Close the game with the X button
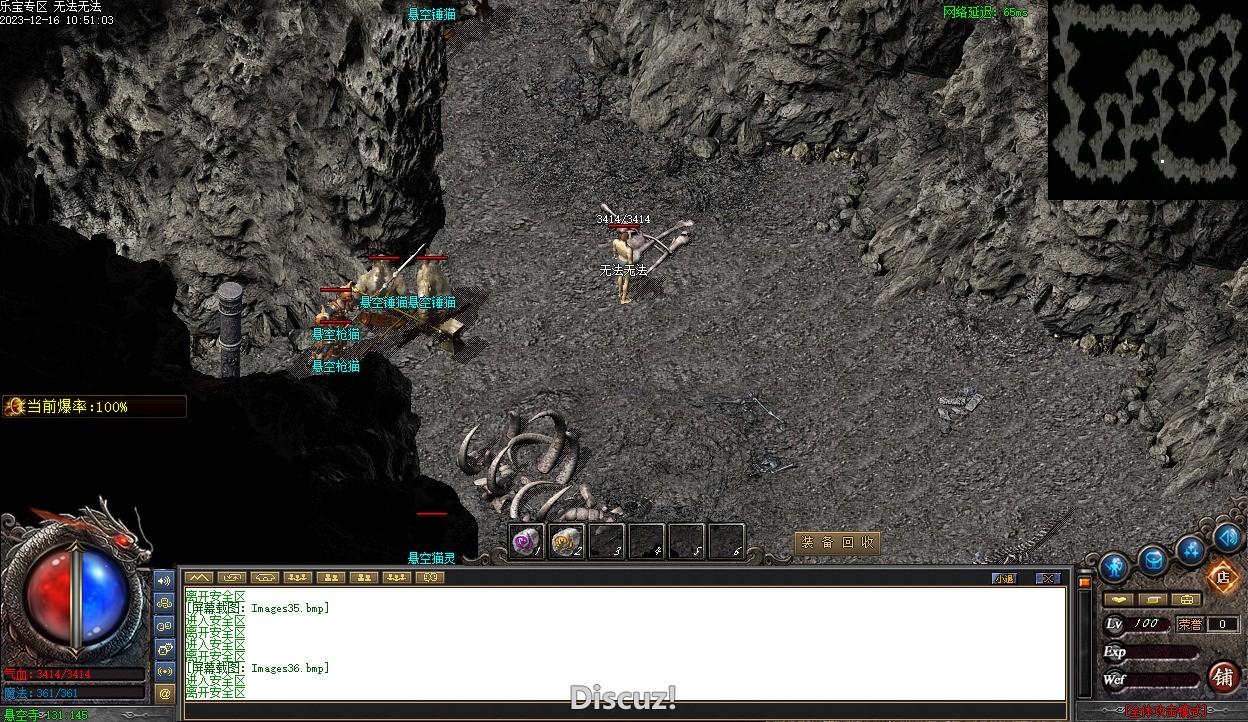This screenshot has height=722, width=1248. coord(1047,578)
